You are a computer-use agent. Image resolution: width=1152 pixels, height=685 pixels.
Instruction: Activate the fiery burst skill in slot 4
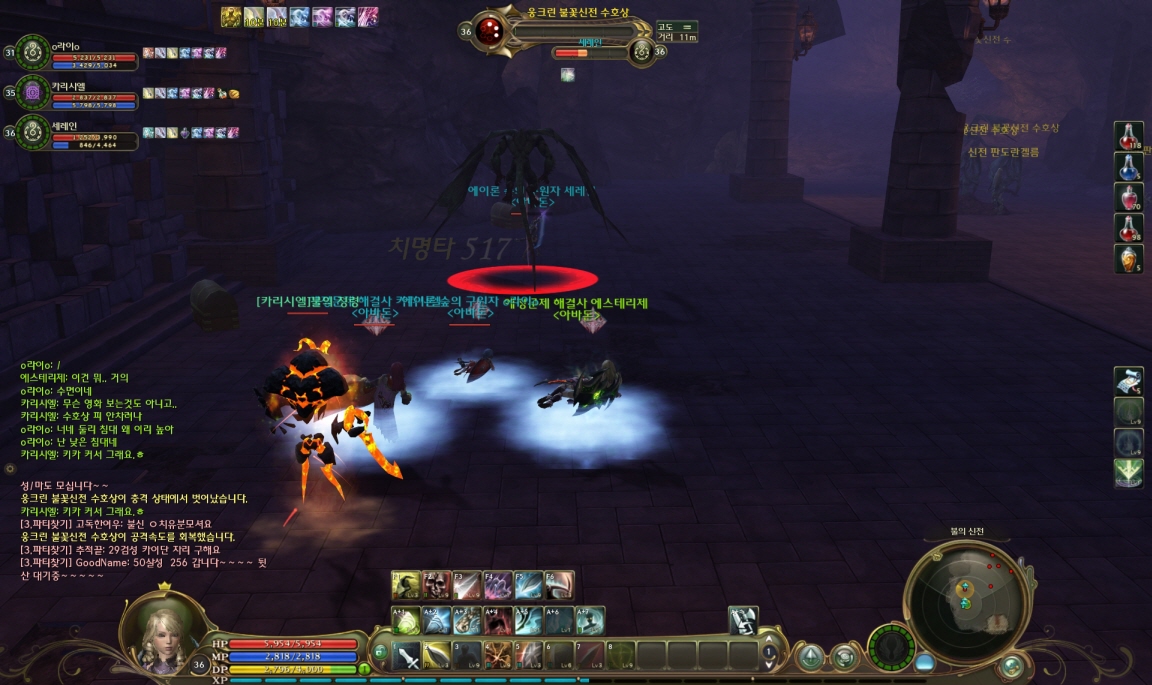click(498, 656)
